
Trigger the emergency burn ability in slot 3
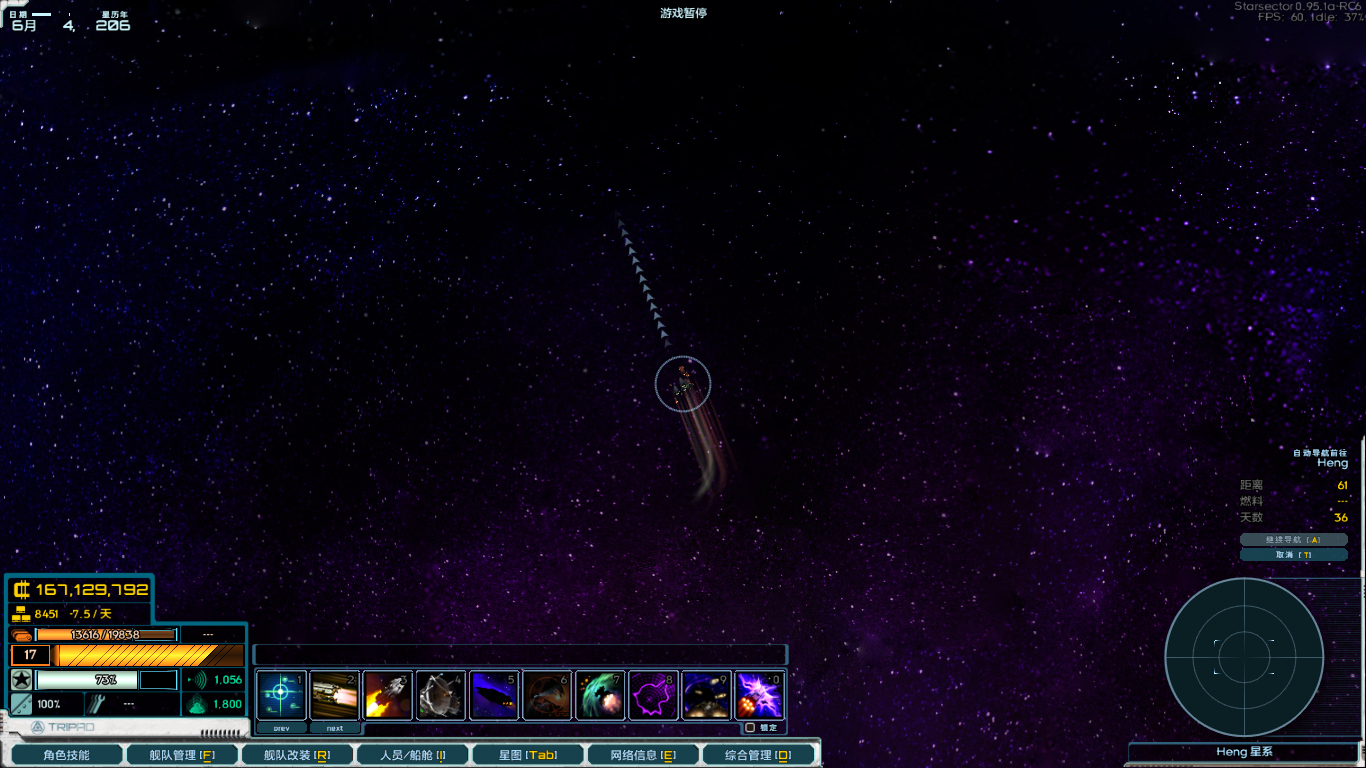(x=387, y=694)
